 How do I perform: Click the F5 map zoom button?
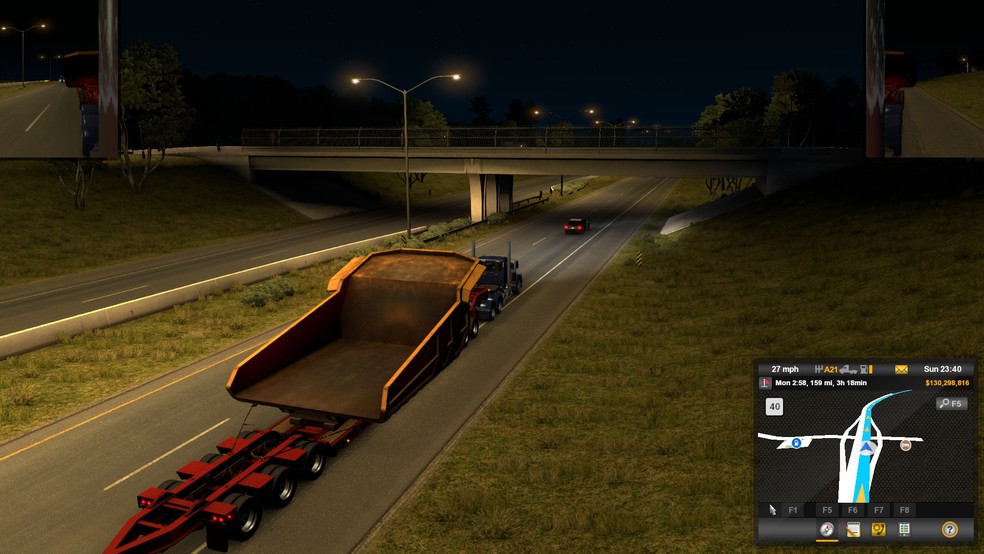[951, 404]
